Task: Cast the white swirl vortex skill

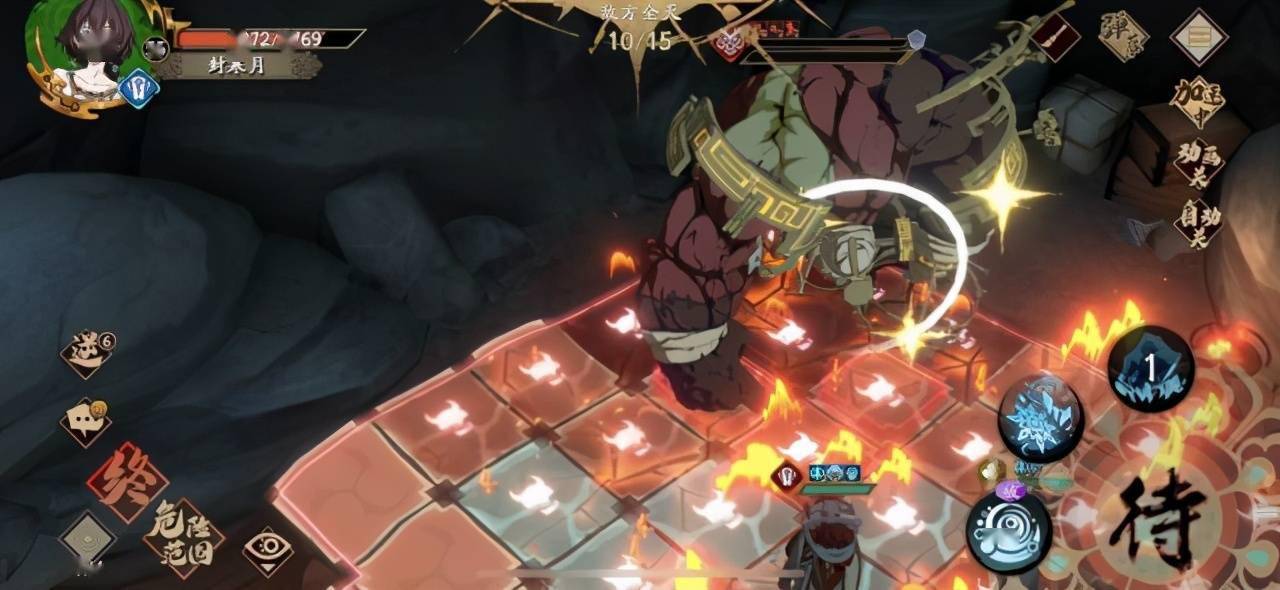Action: 1008,533
